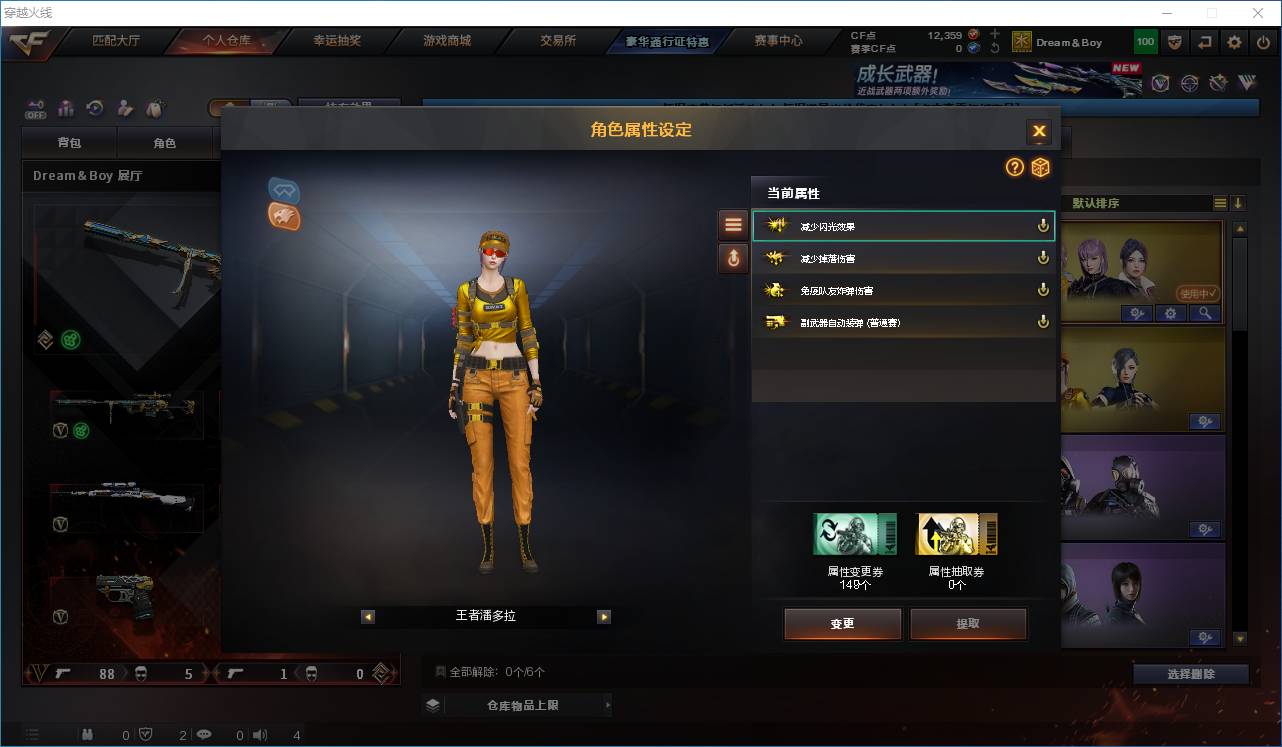Click the right arrow to switch to next character
1282x747 pixels.
tap(604, 616)
